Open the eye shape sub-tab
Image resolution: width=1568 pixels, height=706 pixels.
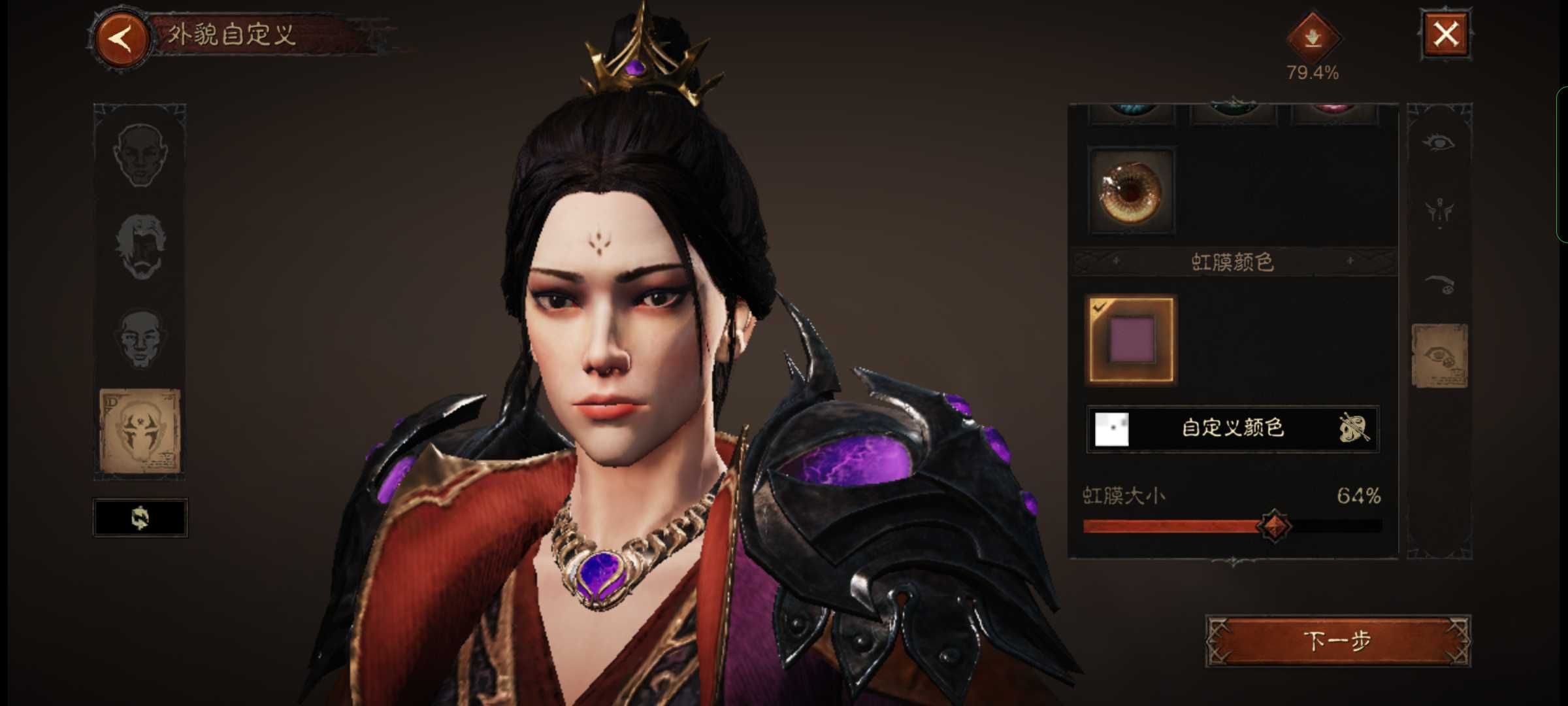click(1440, 142)
